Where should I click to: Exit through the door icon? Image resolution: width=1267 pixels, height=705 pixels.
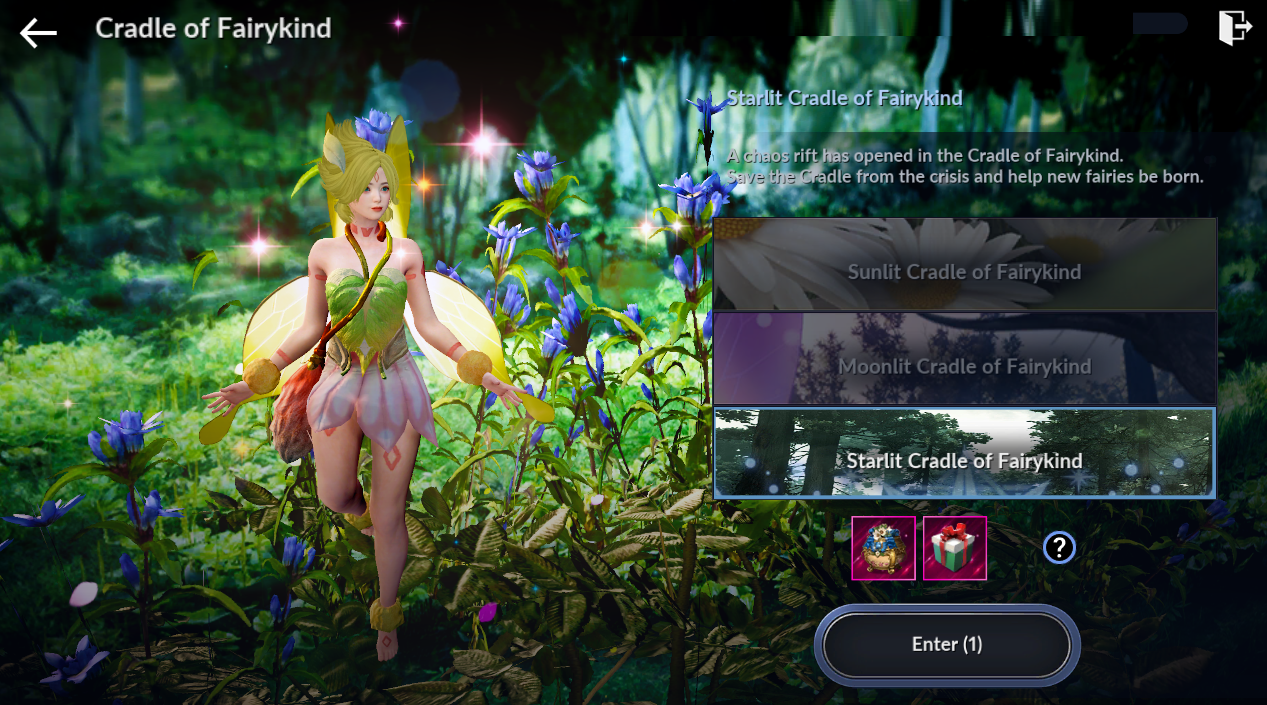point(1235,28)
